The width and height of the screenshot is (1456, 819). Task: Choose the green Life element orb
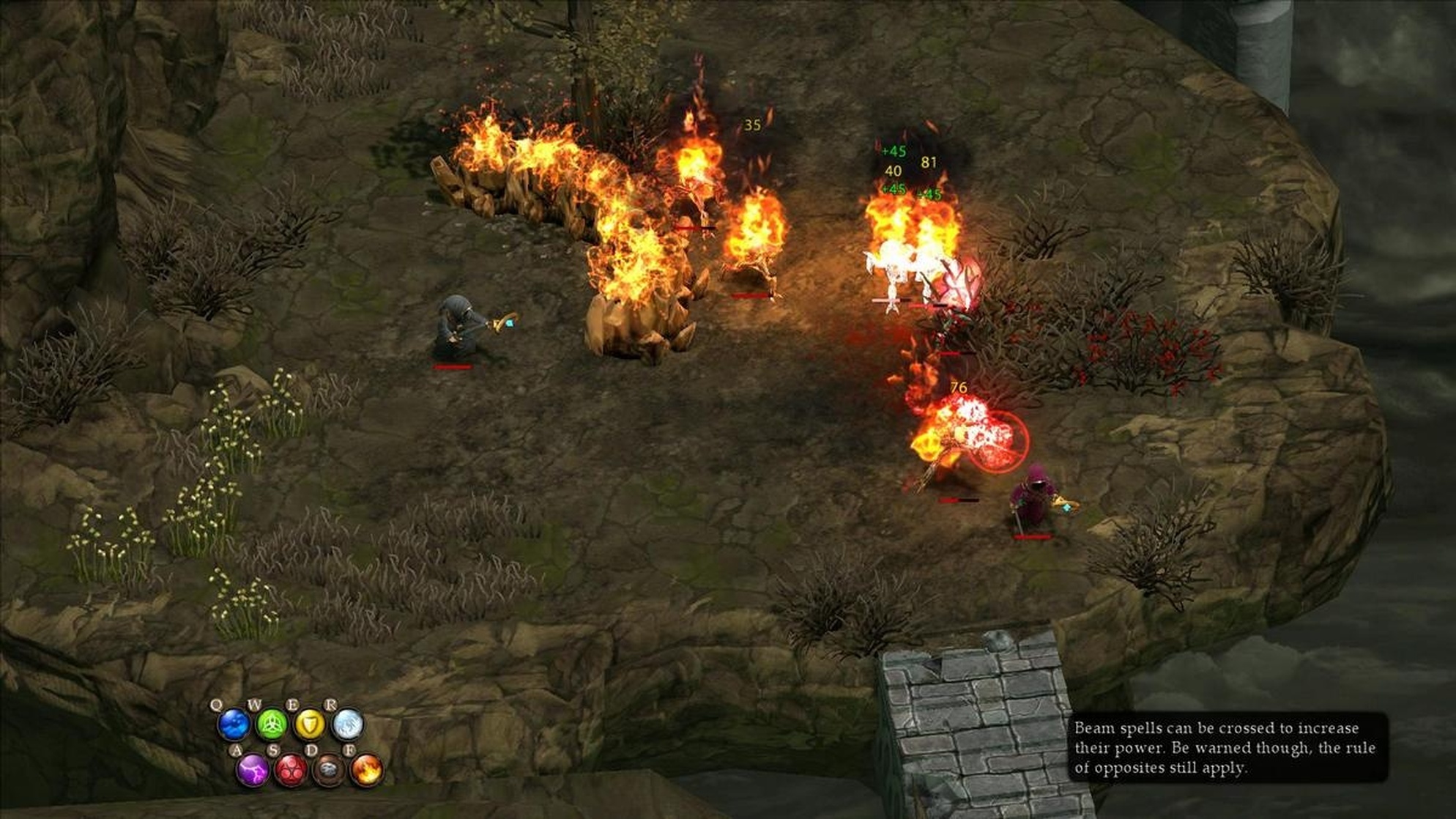[272, 725]
